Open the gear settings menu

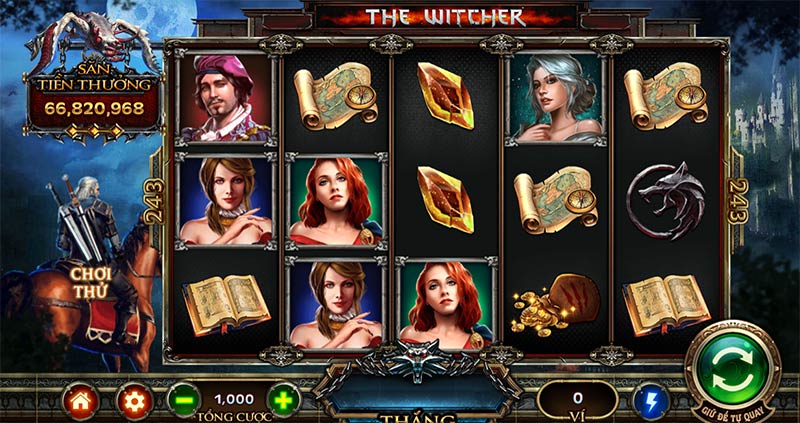click(x=133, y=401)
